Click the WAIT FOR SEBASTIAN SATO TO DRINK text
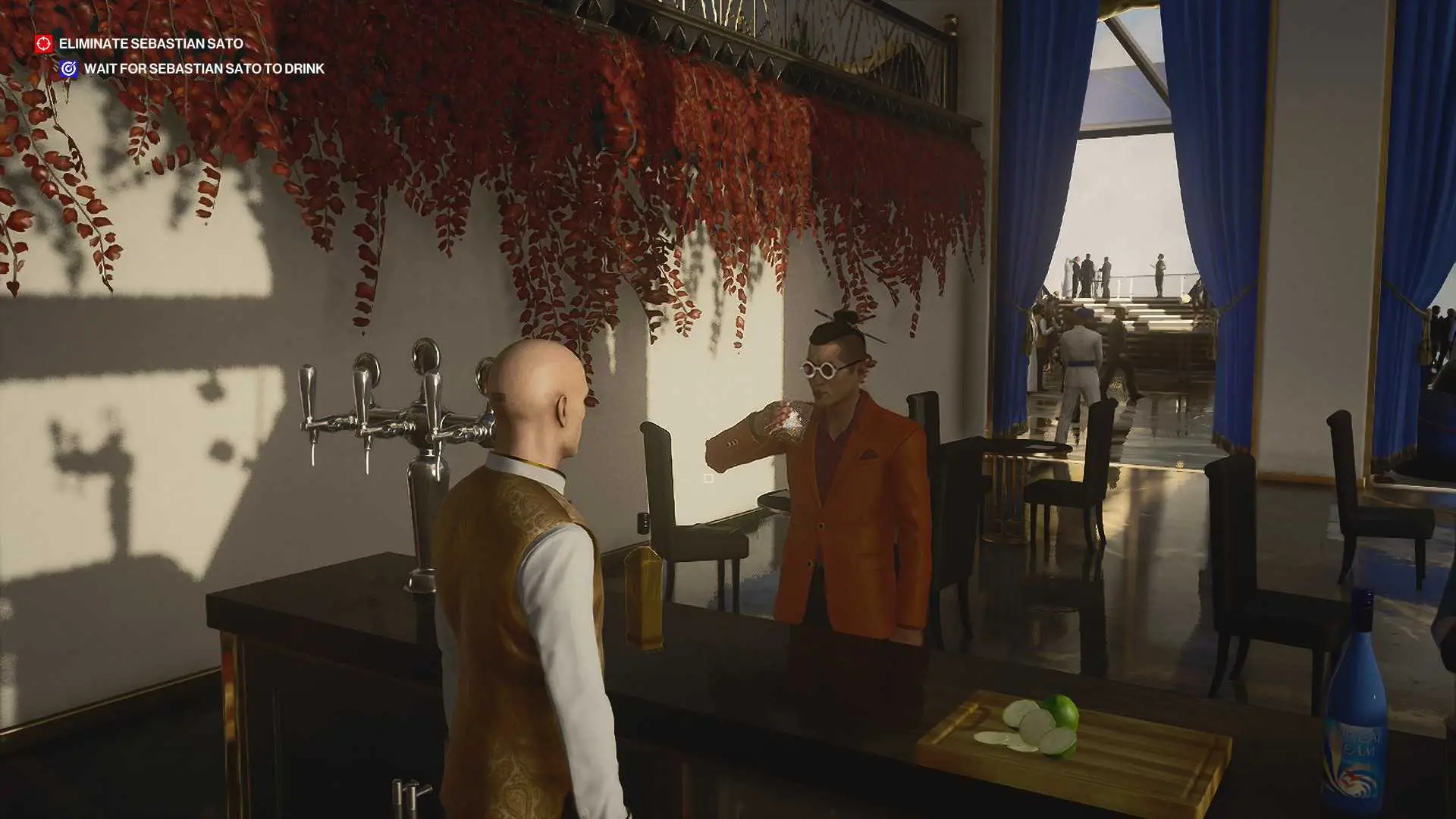The width and height of the screenshot is (1456, 819). [x=205, y=68]
